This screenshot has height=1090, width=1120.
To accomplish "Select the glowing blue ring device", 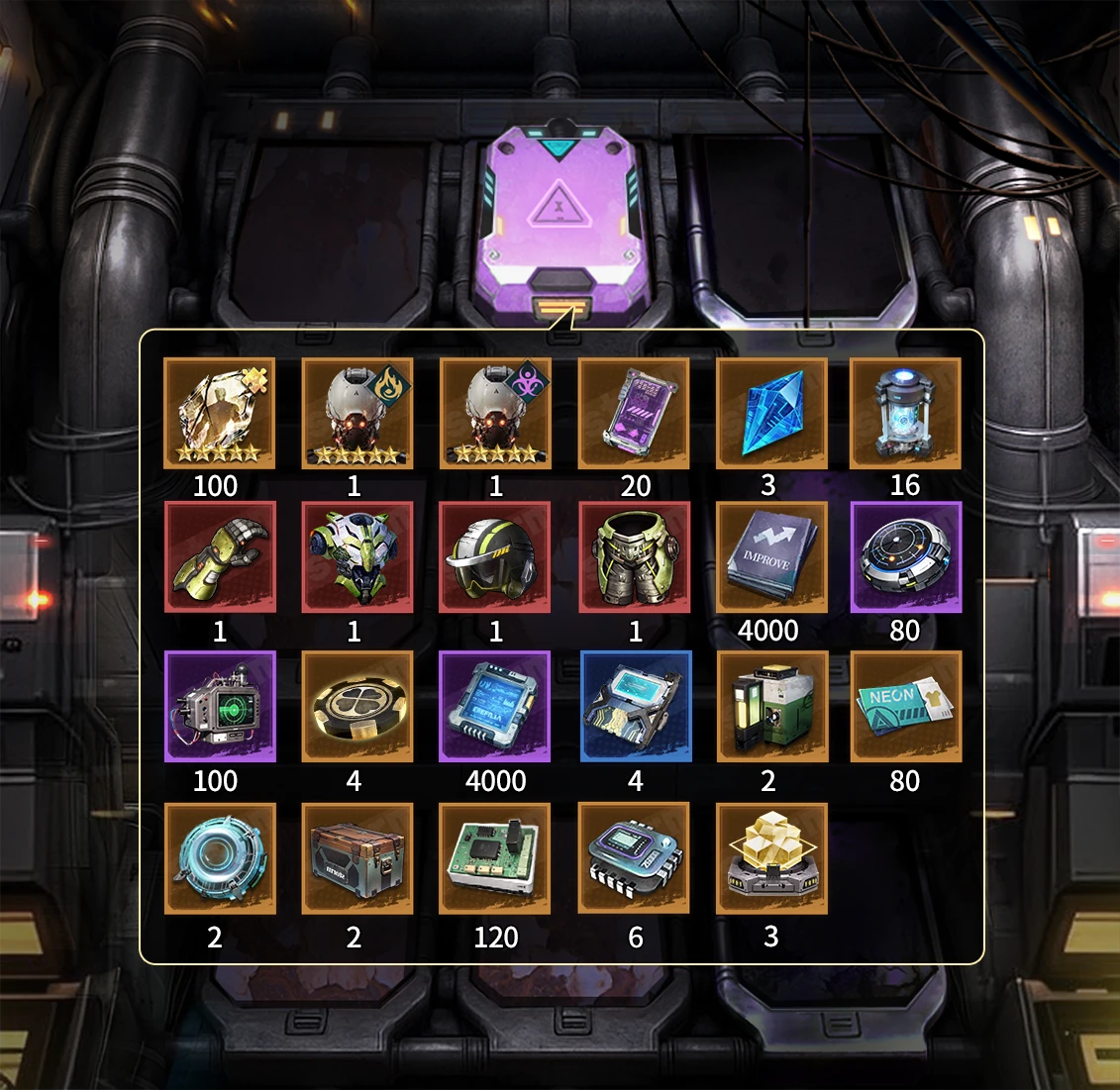I will point(220,858).
